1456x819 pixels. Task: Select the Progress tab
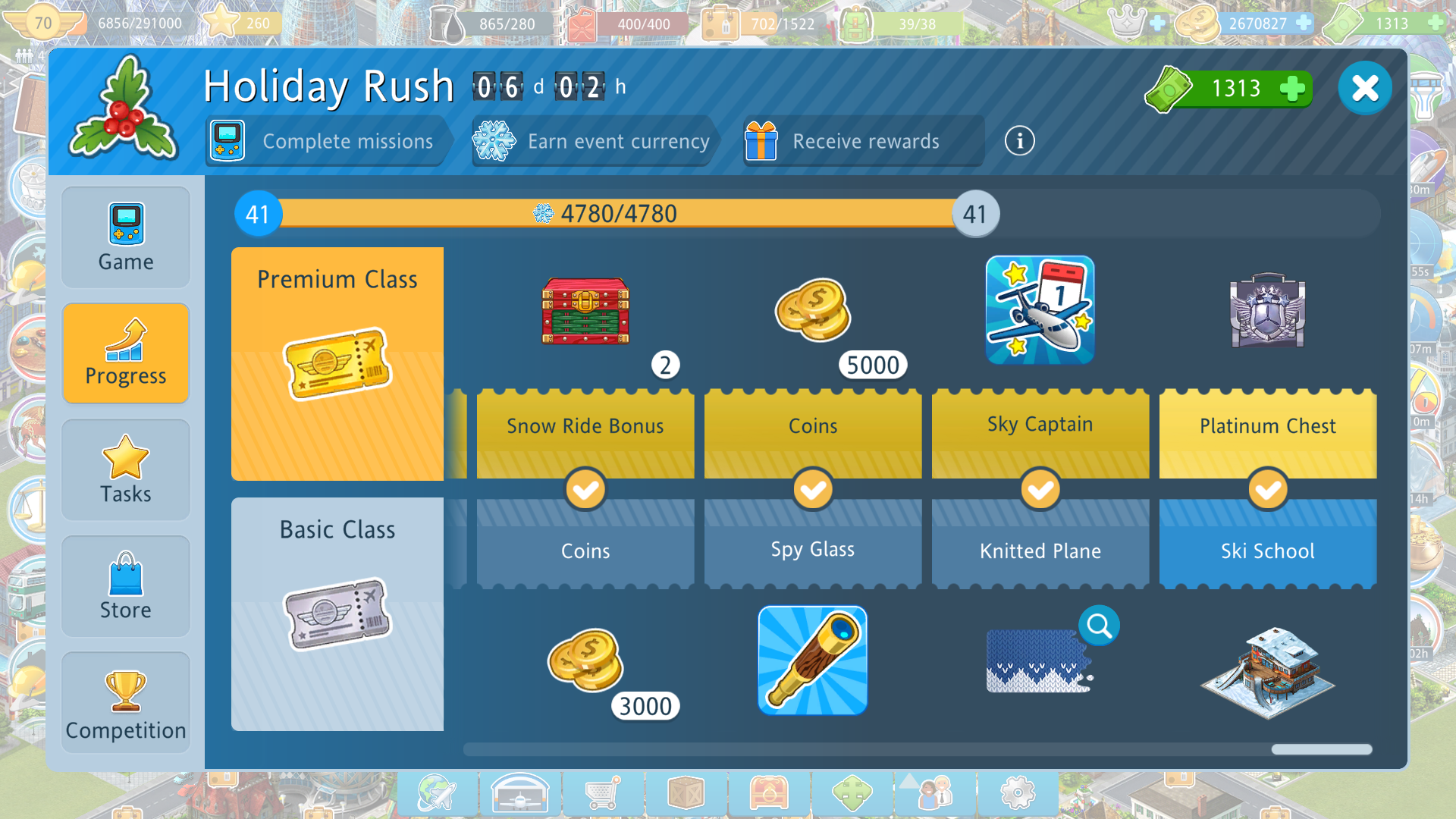[126, 353]
